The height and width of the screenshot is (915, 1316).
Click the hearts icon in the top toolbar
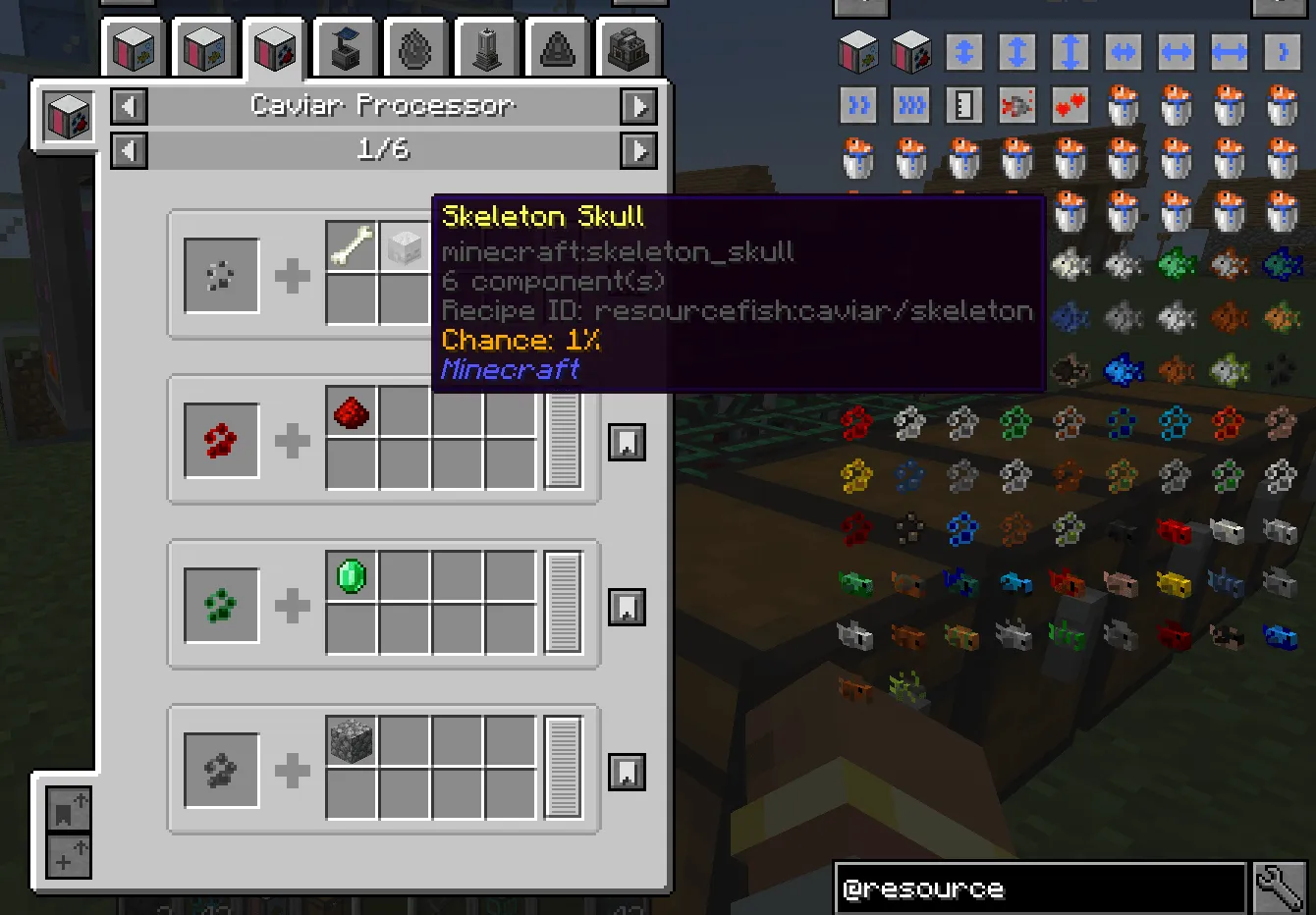1070,105
